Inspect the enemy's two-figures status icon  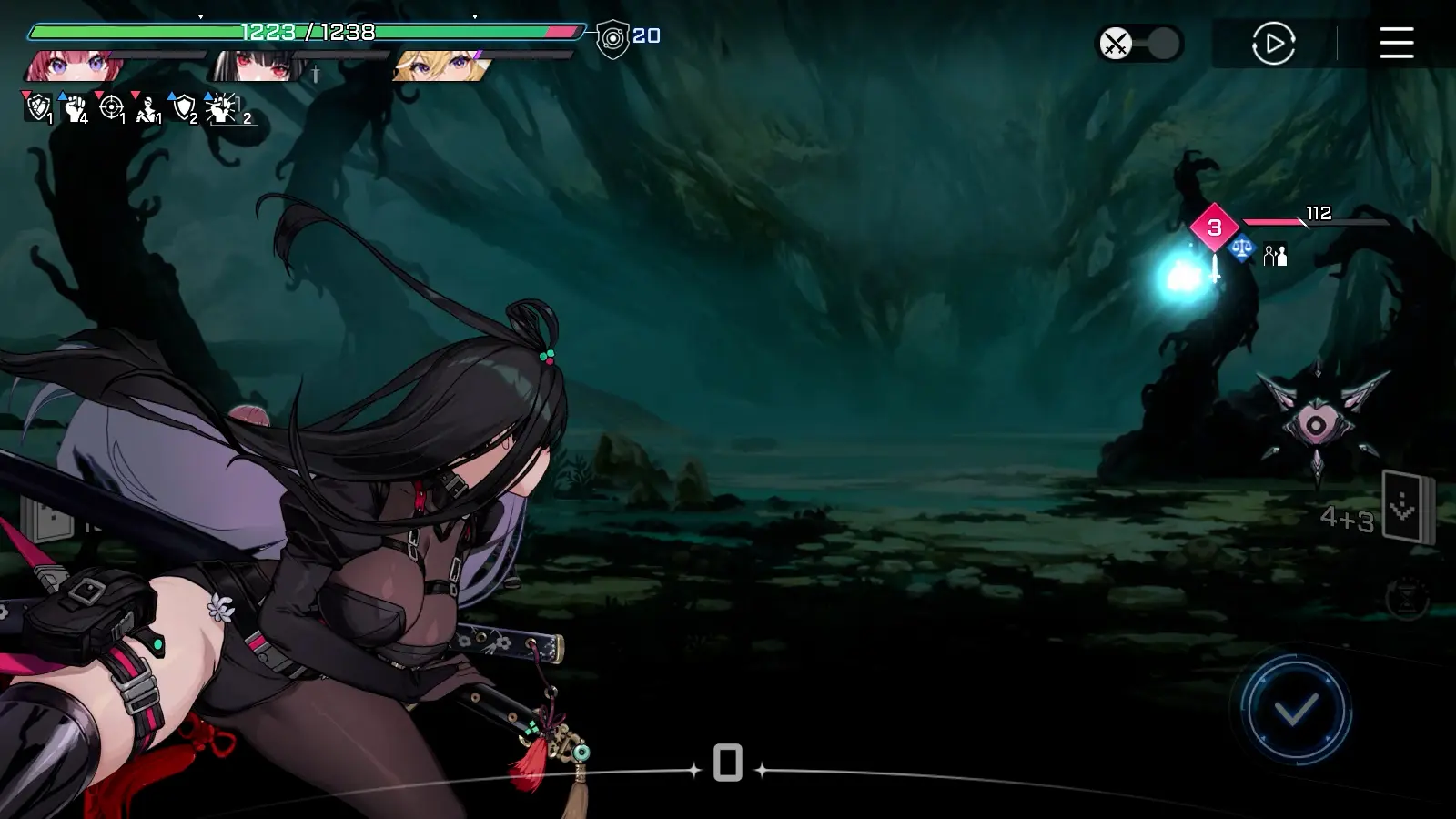point(1275,255)
